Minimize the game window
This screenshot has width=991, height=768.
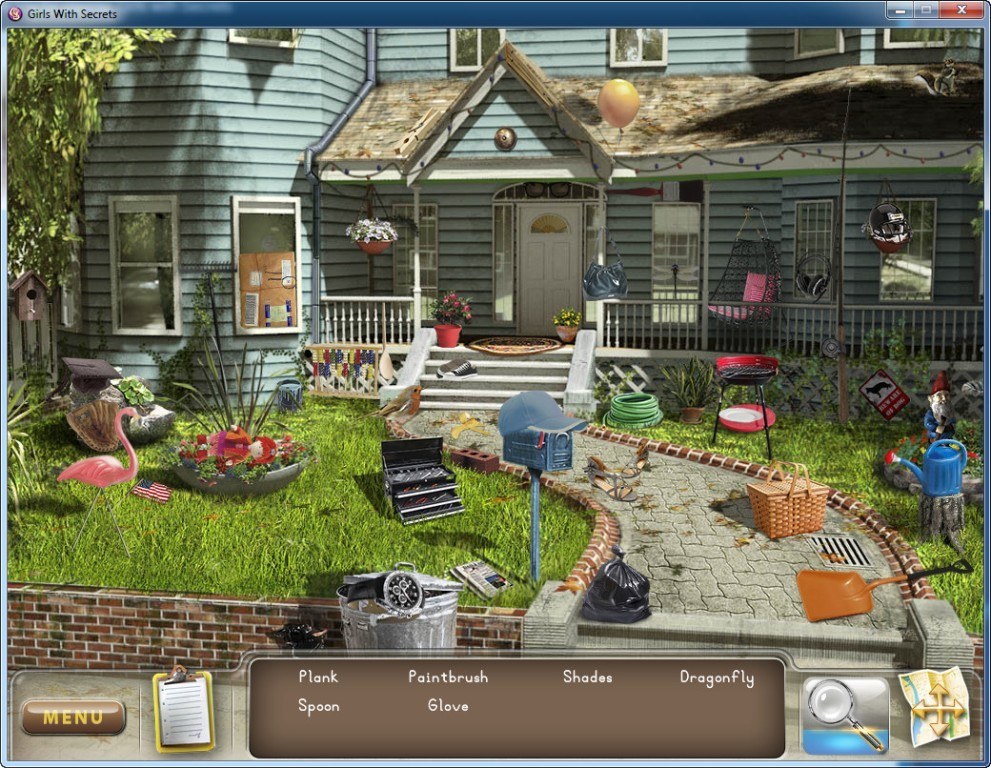coord(899,12)
